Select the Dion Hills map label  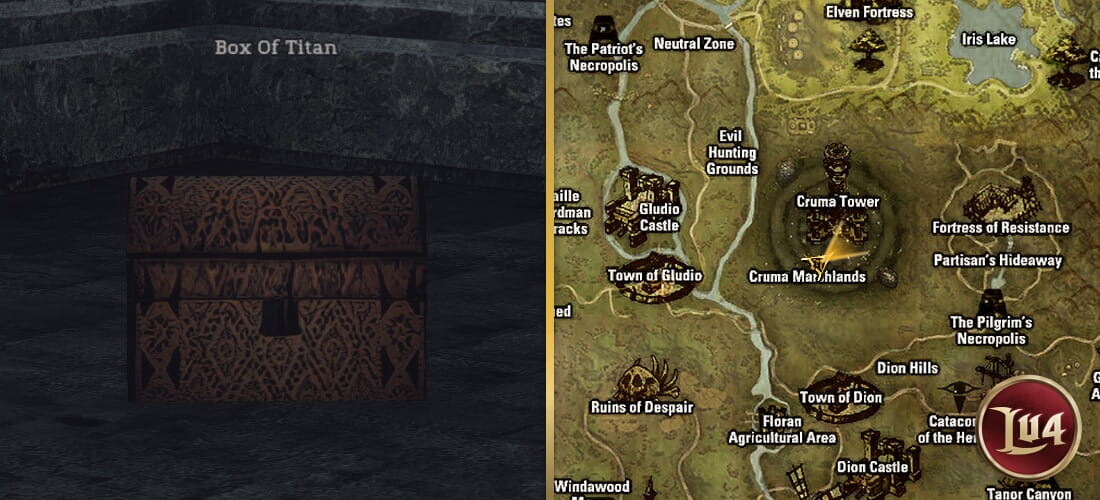tap(907, 368)
